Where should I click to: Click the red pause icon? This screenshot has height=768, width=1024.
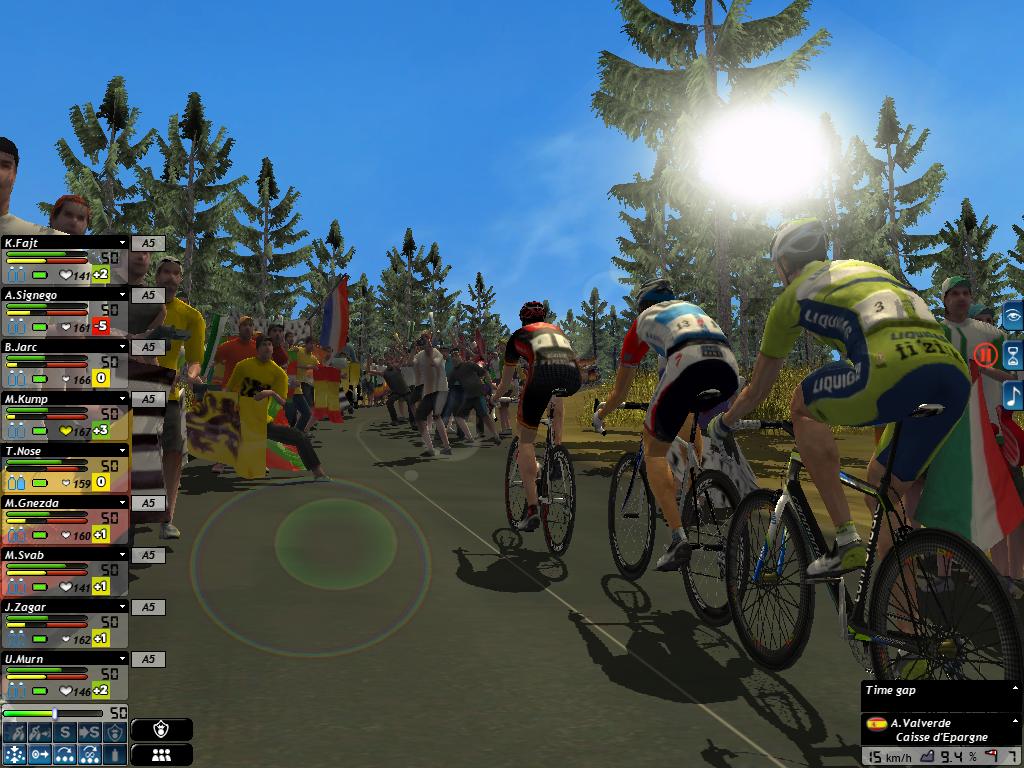pos(986,354)
